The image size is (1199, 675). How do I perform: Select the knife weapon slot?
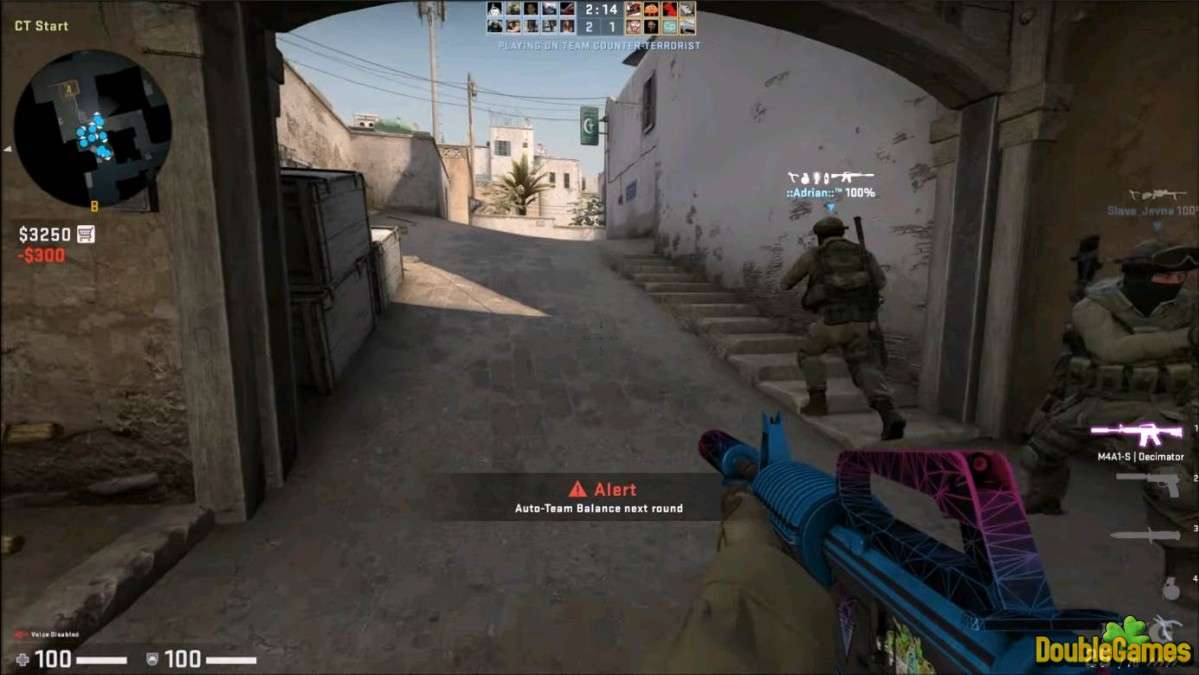coord(1145,535)
